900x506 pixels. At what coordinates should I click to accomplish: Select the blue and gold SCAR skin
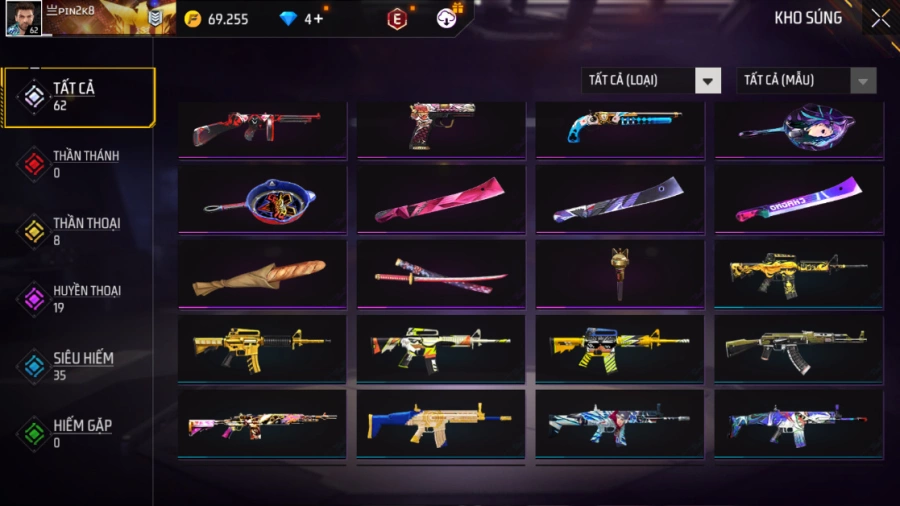440,424
